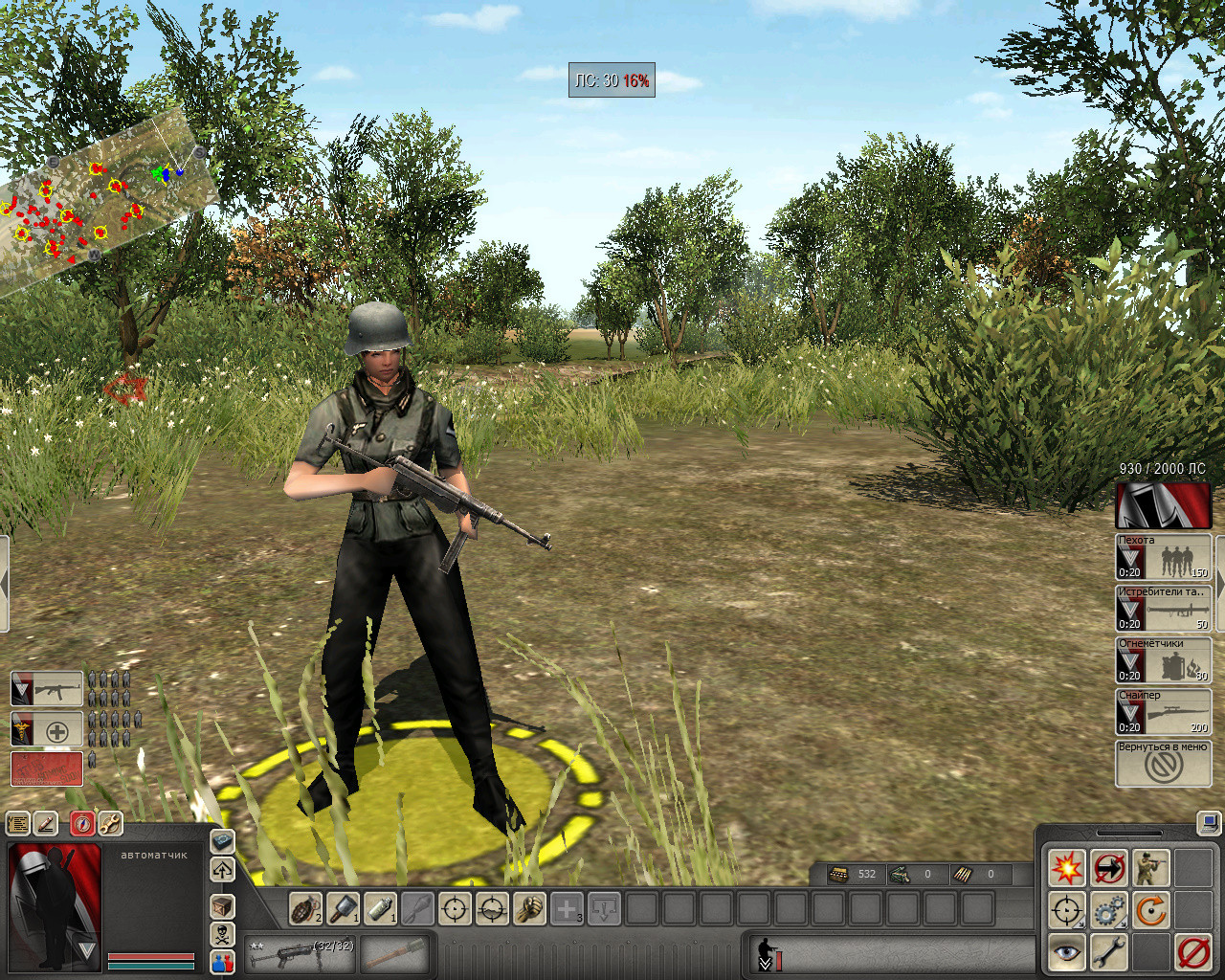The image size is (1225, 980).
Task: Toggle hold position with the crossed arrow icon
Action: coord(1108,868)
